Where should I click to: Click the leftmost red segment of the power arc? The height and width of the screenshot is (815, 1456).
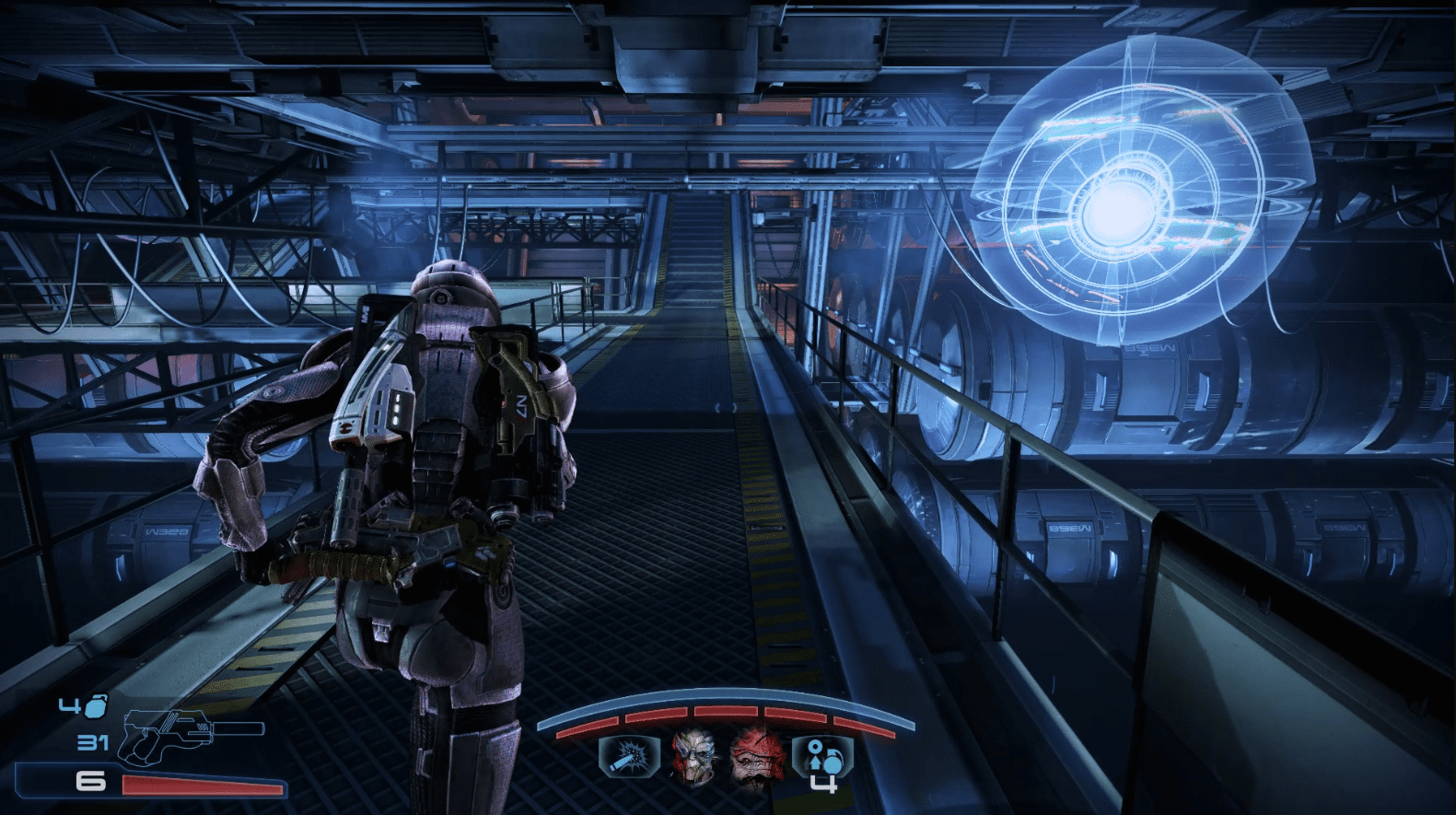point(588,728)
